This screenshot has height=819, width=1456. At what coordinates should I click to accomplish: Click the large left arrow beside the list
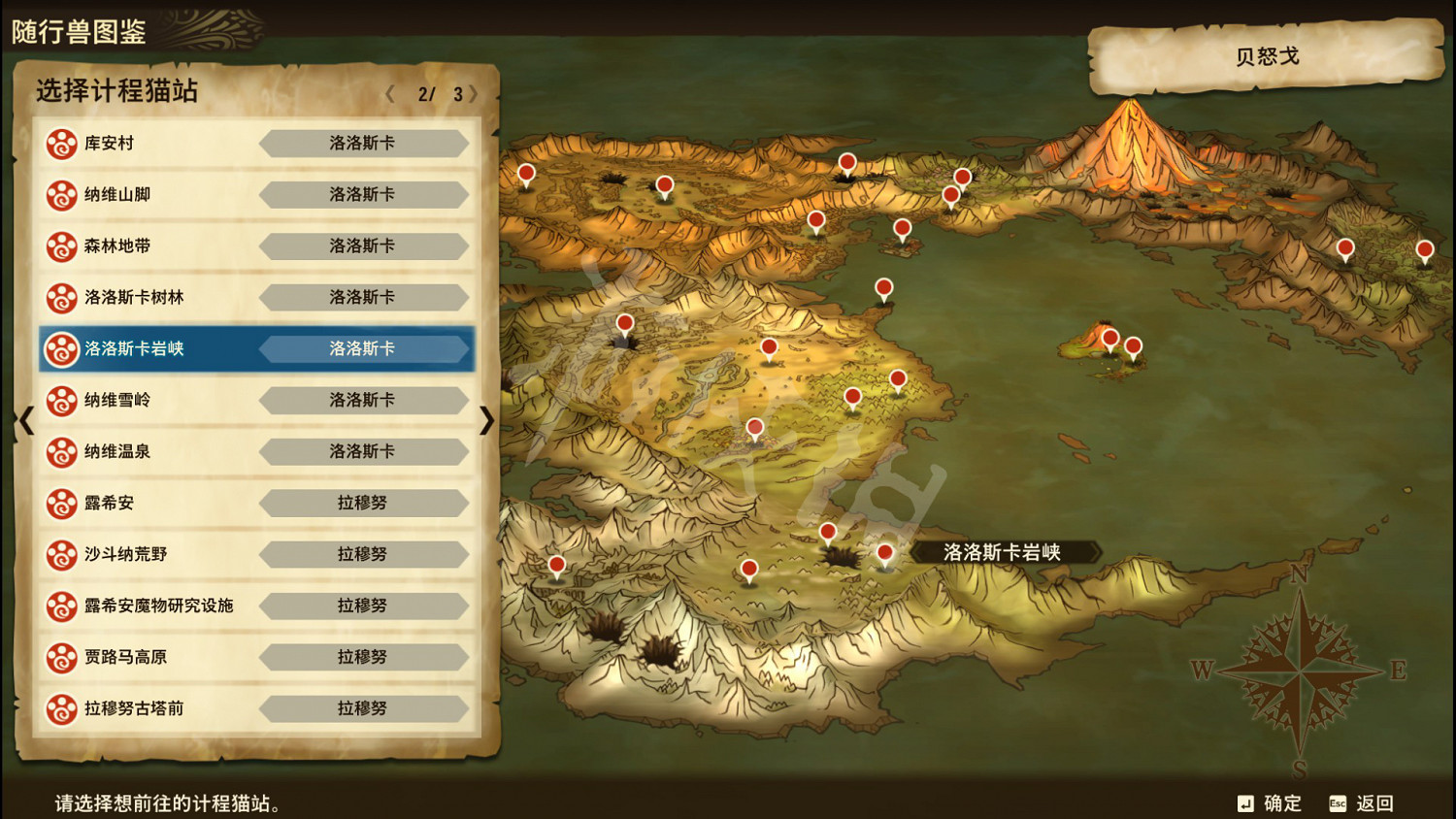tap(24, 420)
